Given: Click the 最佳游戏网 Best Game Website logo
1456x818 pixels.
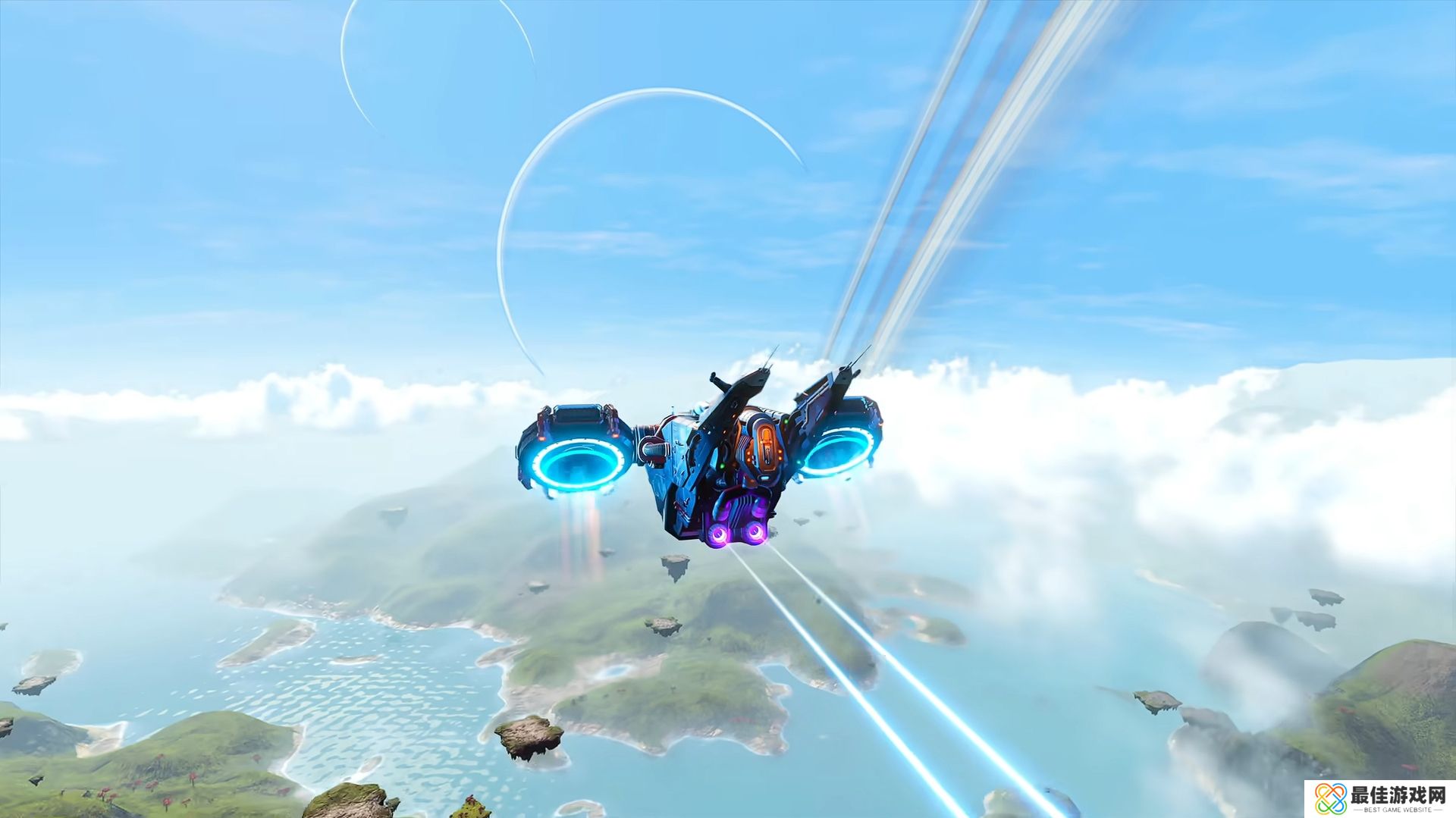Looking at the screenshot, I should click(x=1379, y=798).
